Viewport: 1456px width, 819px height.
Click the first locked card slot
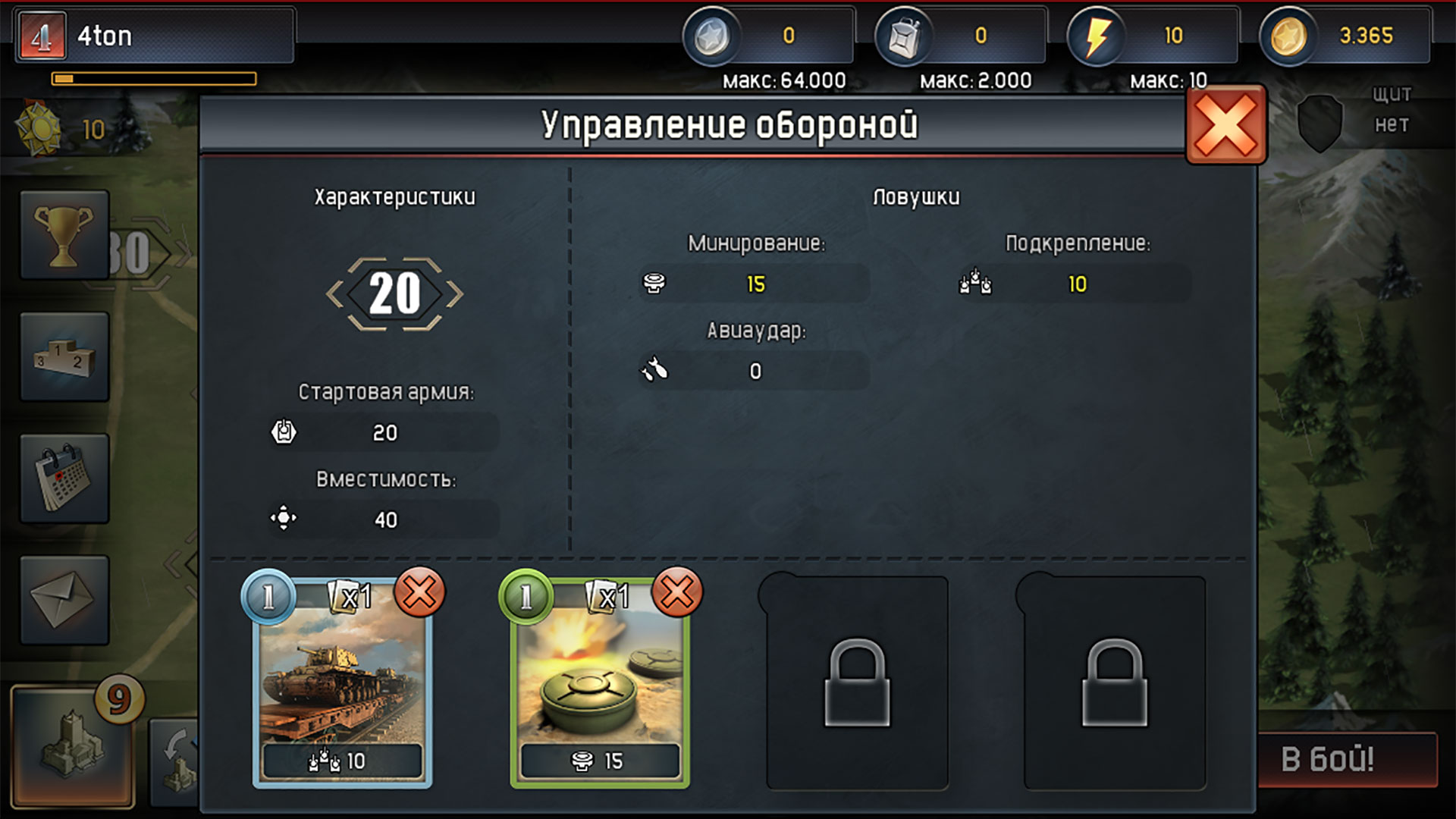855,682
